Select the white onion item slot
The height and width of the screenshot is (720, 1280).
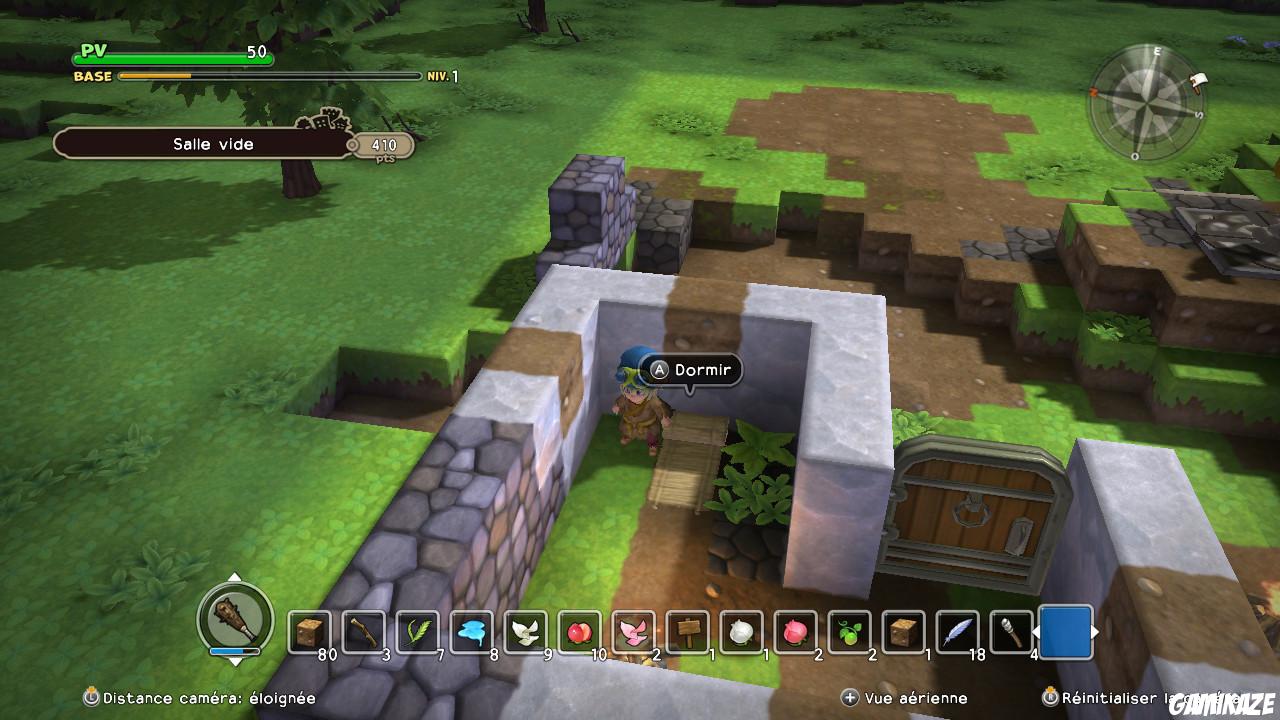point(740,630)
